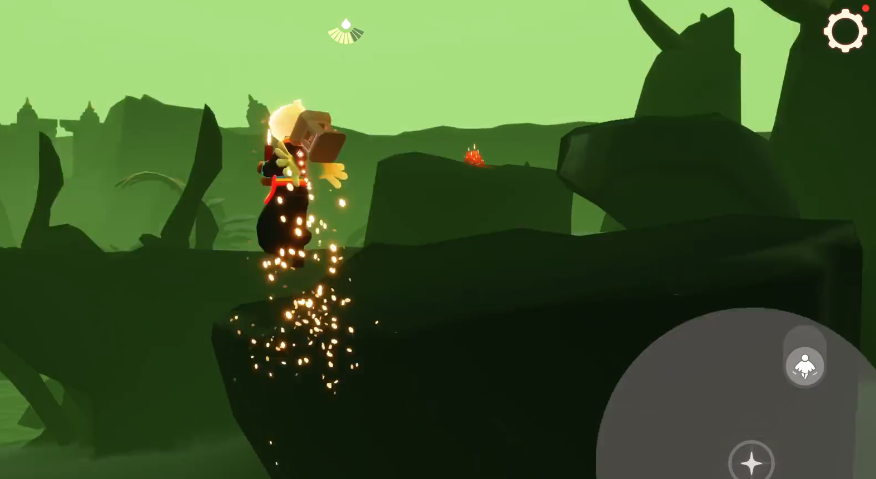Activate the four-point star call button
The image size is (876, 479).
pyautogui.click(x=751, y=462)
